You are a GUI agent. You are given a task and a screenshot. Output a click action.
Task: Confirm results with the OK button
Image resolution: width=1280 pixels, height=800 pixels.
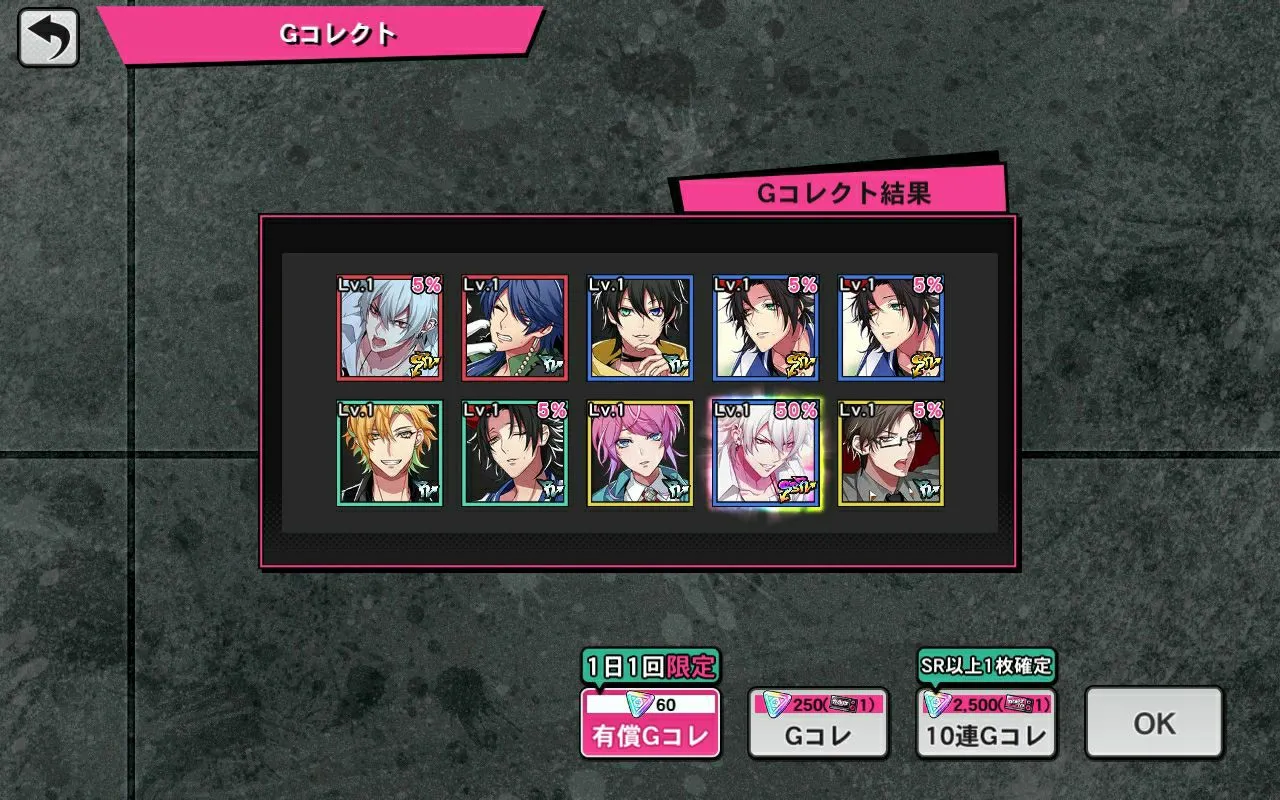pos(1154,723)
